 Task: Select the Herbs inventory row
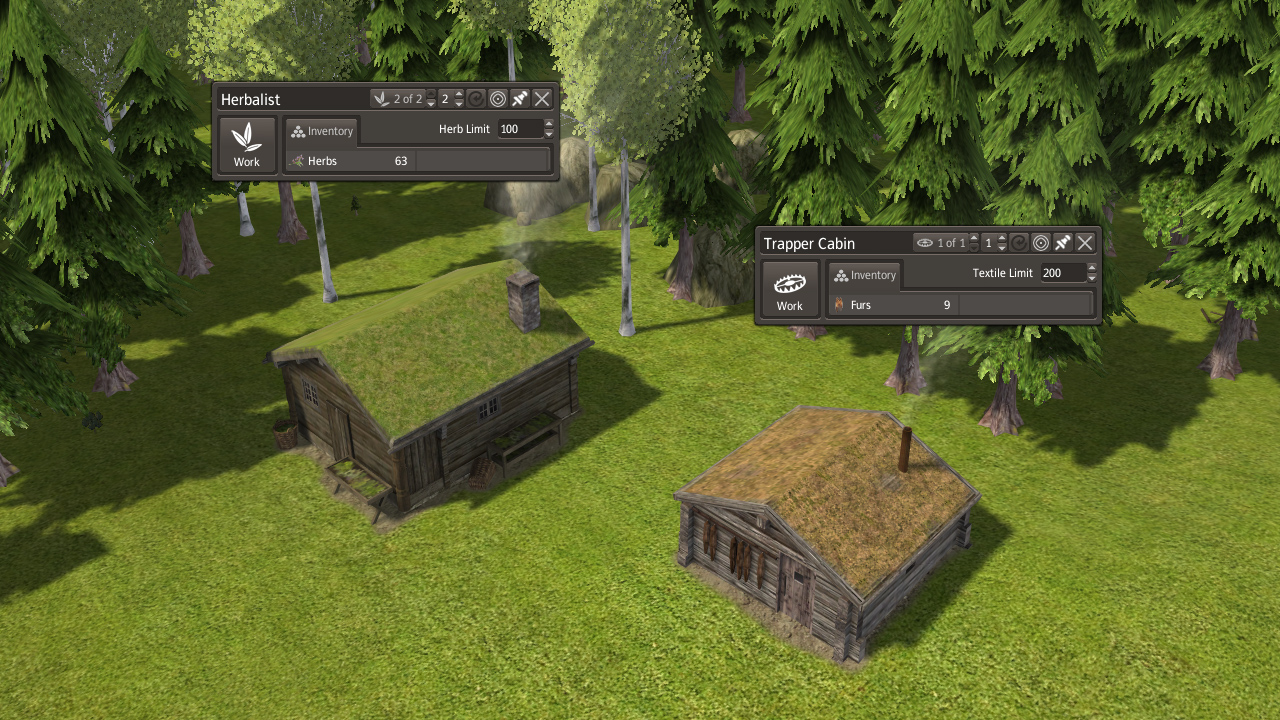point(350,160)
